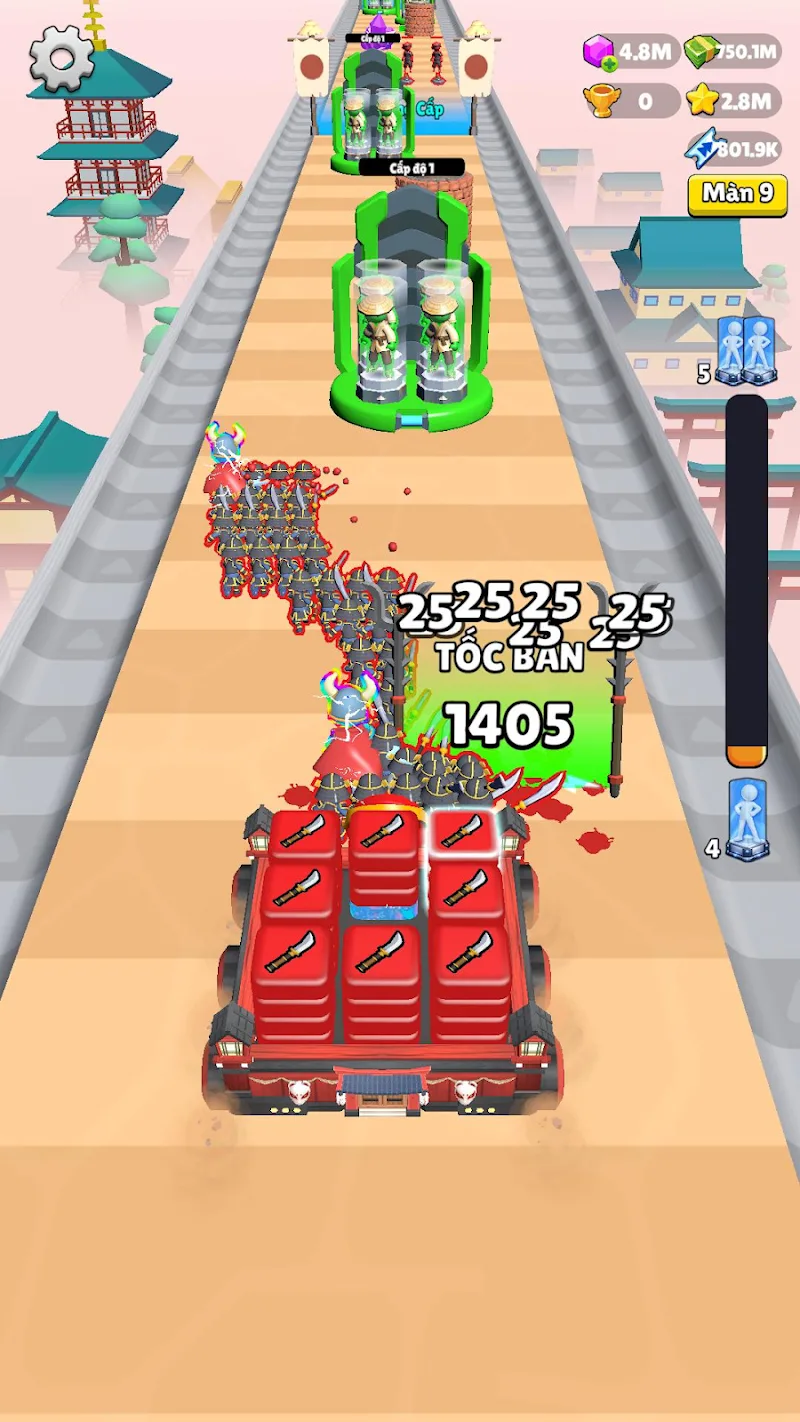The image size is (800, 1422).
Task: Open the settings gear menu
Action: 61,59
